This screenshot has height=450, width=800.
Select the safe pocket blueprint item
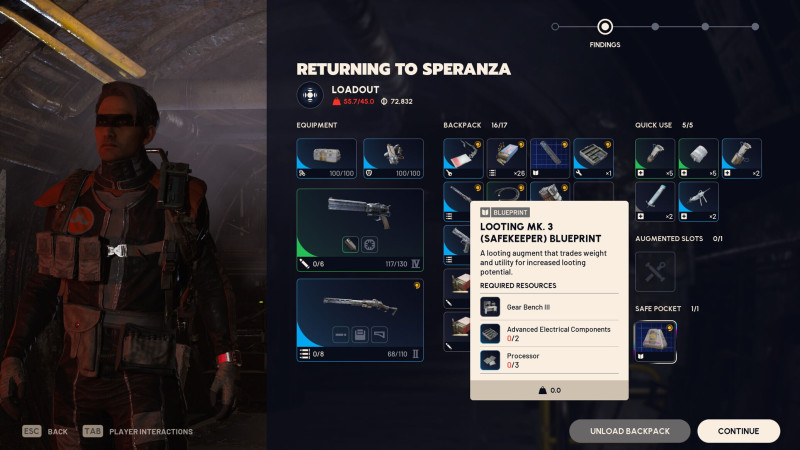tap(656, 342)
